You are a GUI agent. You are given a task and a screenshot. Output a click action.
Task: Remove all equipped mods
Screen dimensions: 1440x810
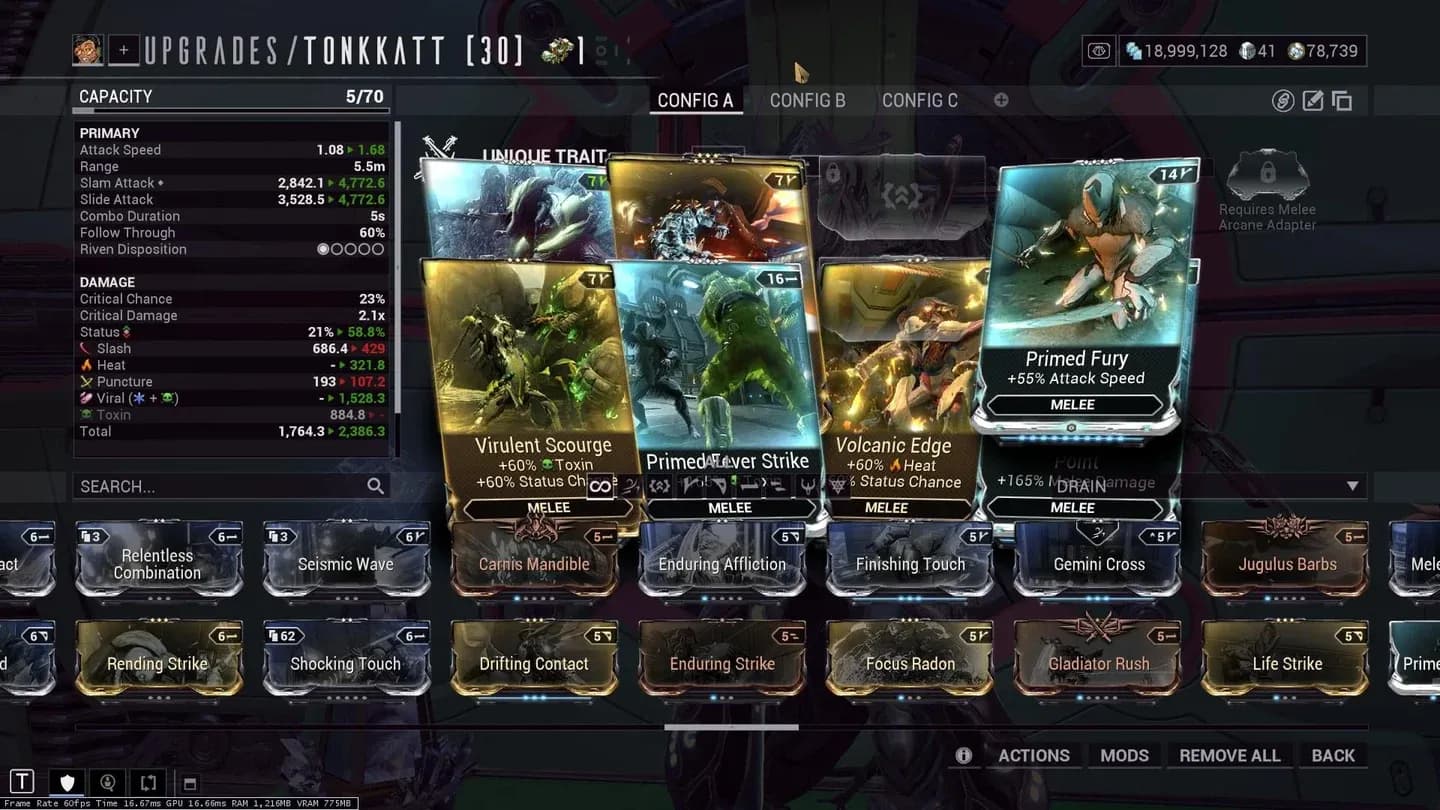pyautogui.click(x=1229, y=755)
